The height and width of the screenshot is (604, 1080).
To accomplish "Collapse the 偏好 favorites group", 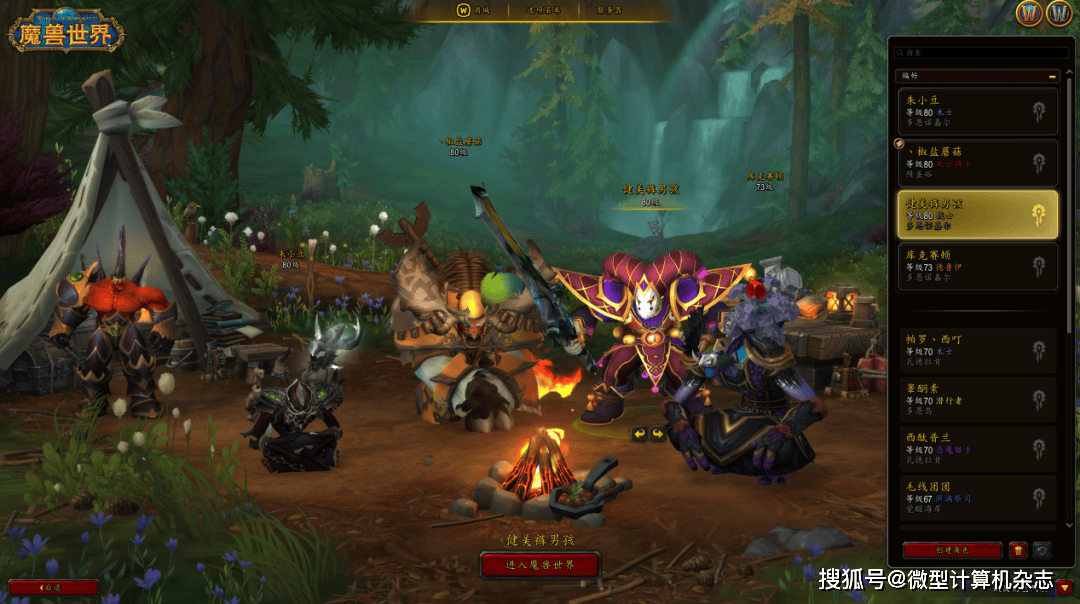I will tap(1052, 75).
